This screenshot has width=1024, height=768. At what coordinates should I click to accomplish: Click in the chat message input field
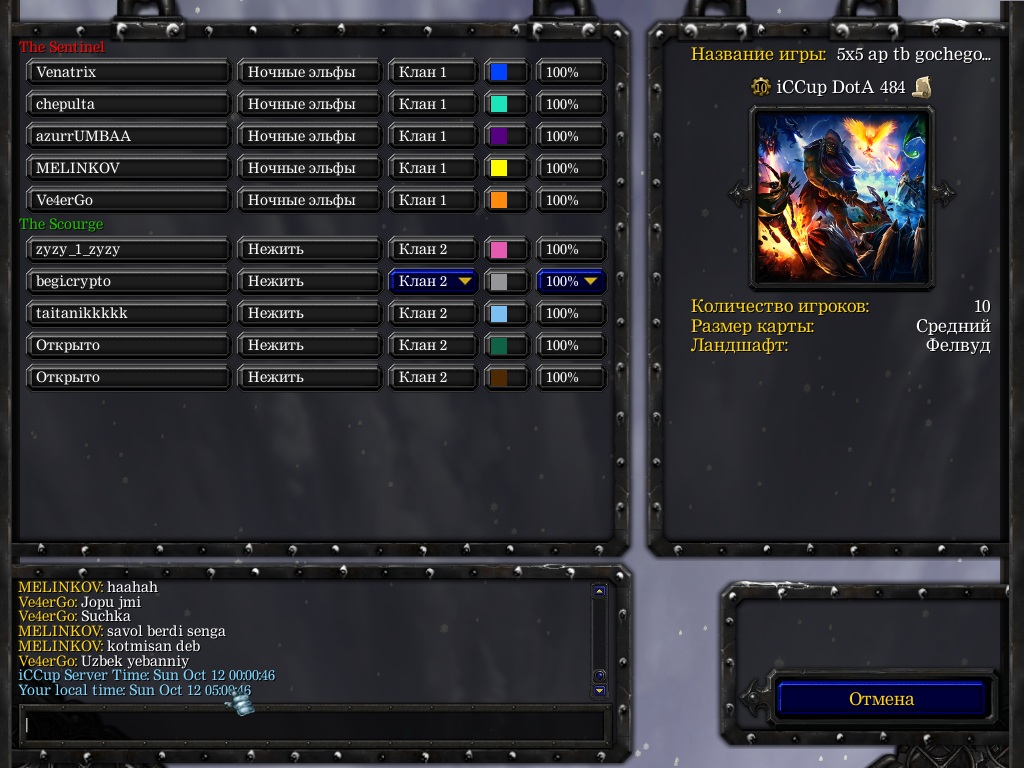coord(314,725)
